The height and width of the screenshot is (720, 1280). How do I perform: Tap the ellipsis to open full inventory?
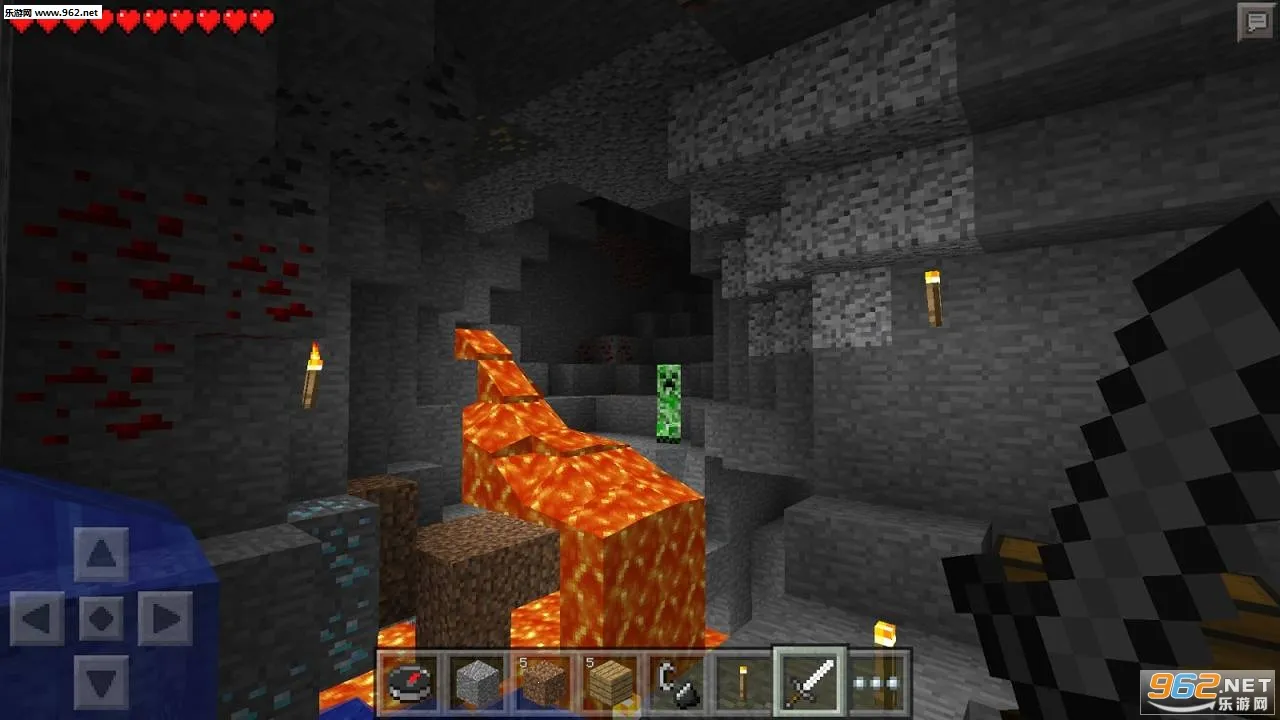[875, 680]
